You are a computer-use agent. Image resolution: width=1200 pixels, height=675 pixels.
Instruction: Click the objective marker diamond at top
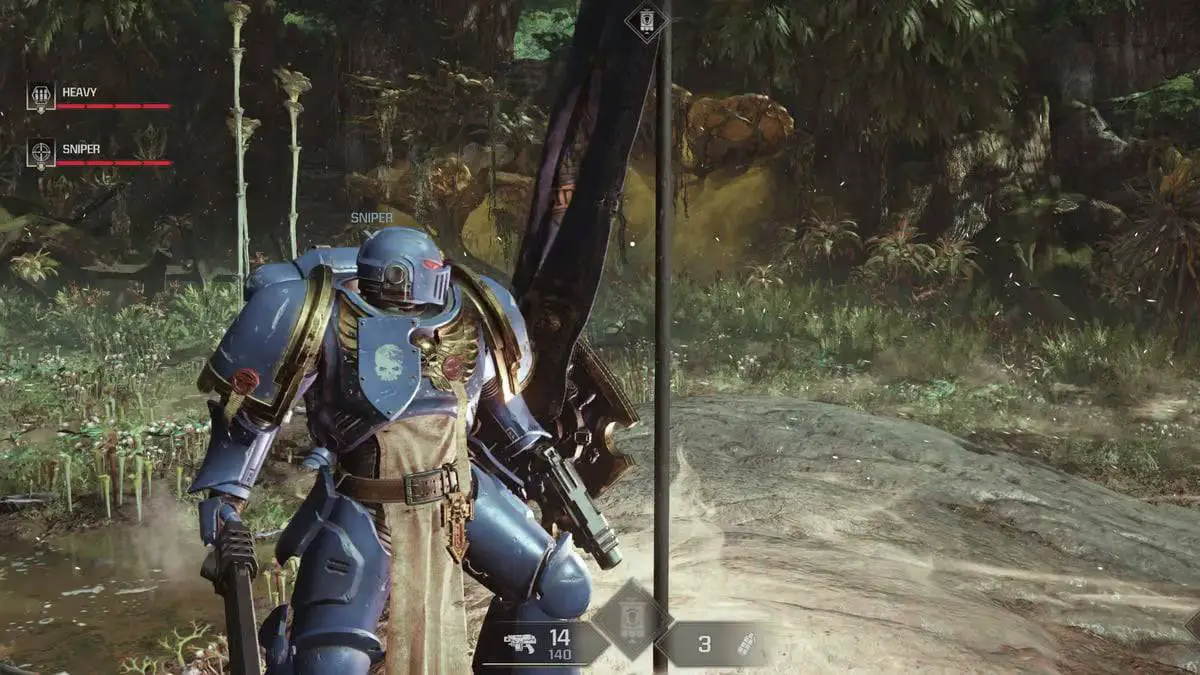(x=646, y=20)
